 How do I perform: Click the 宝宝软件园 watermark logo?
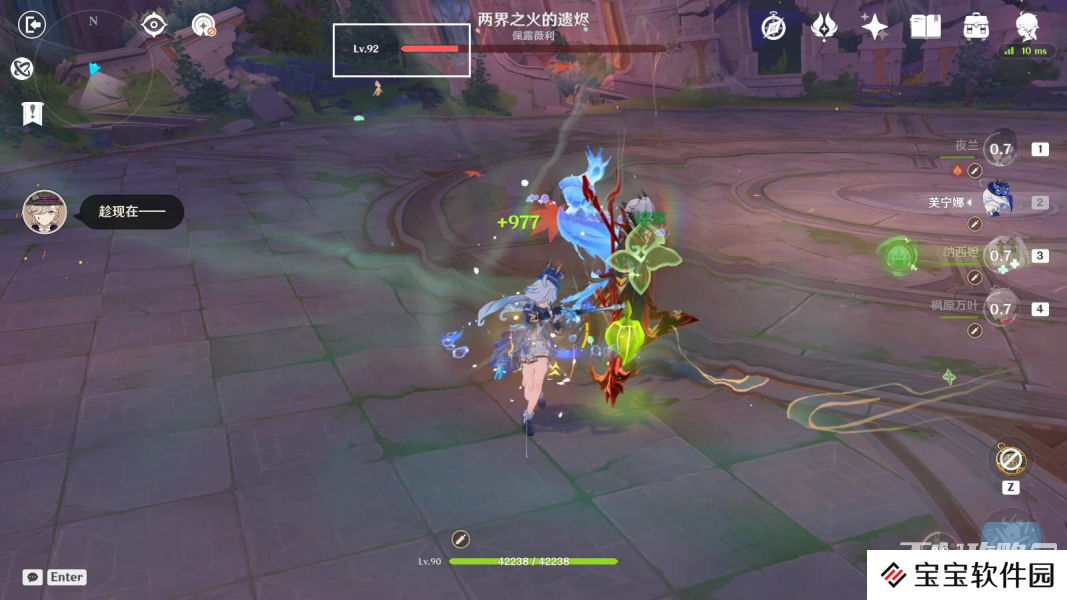966,575
